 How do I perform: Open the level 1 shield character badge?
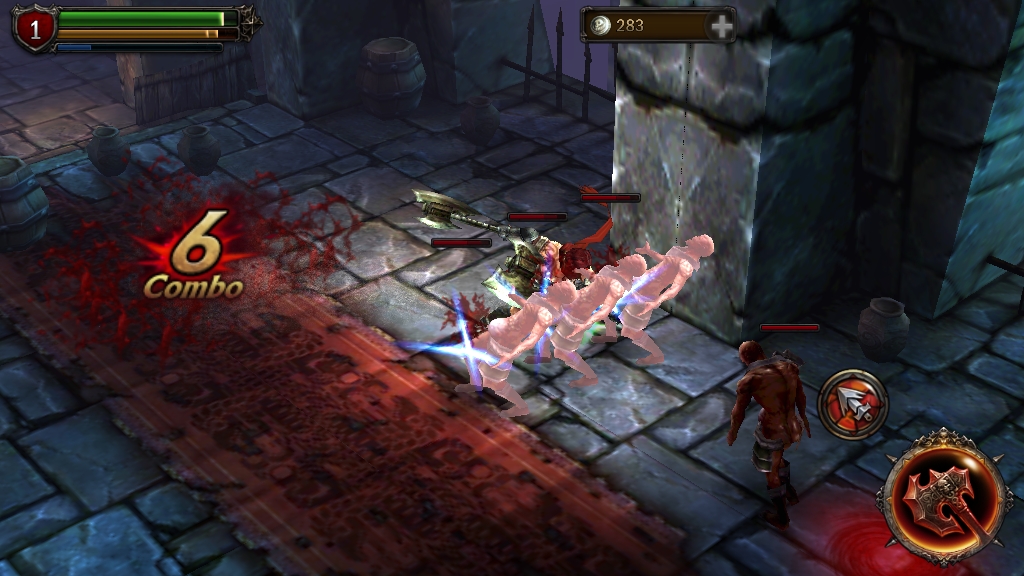pos(35,29)
